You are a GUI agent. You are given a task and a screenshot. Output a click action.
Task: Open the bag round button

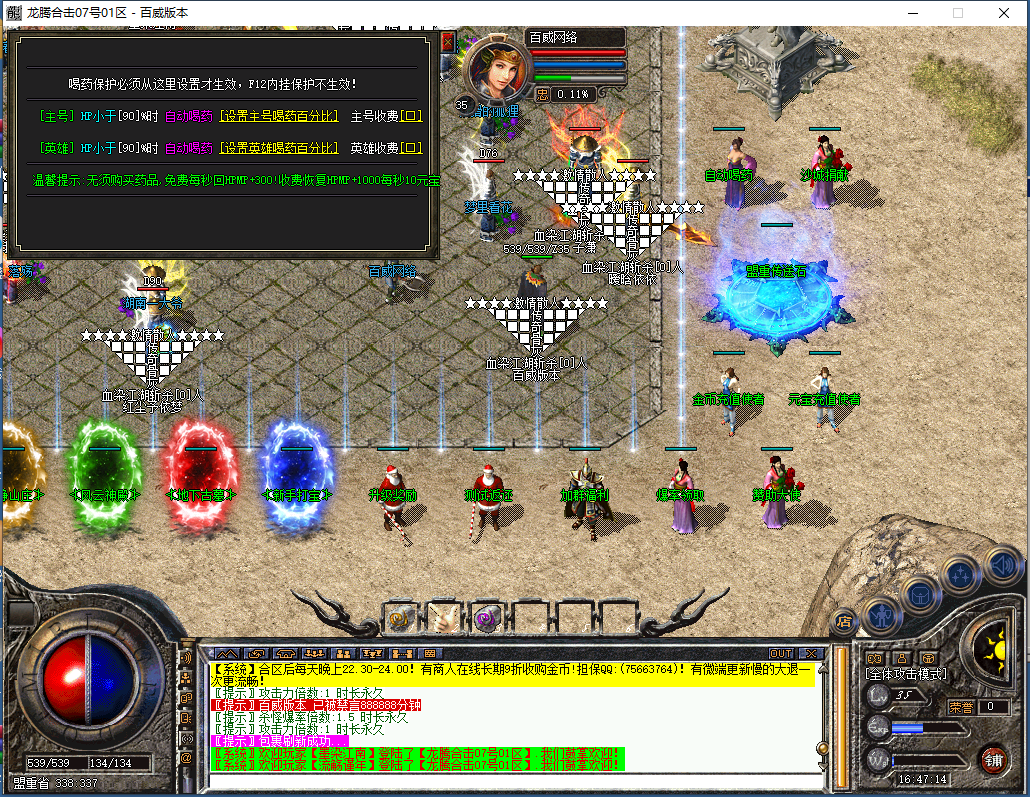921,595
